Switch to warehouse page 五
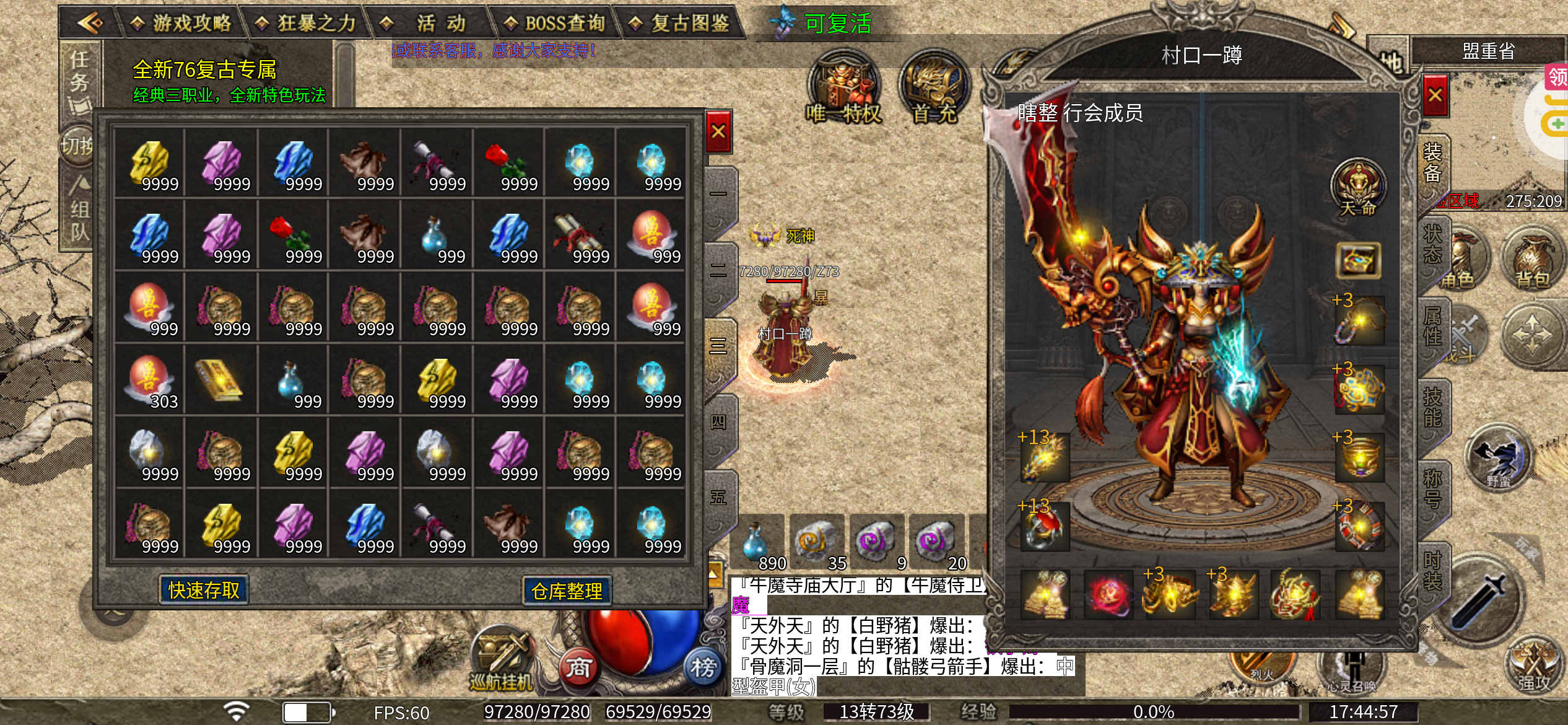Image resolution: width=1568 pixels, height=725 pixels. click(718, 498)
